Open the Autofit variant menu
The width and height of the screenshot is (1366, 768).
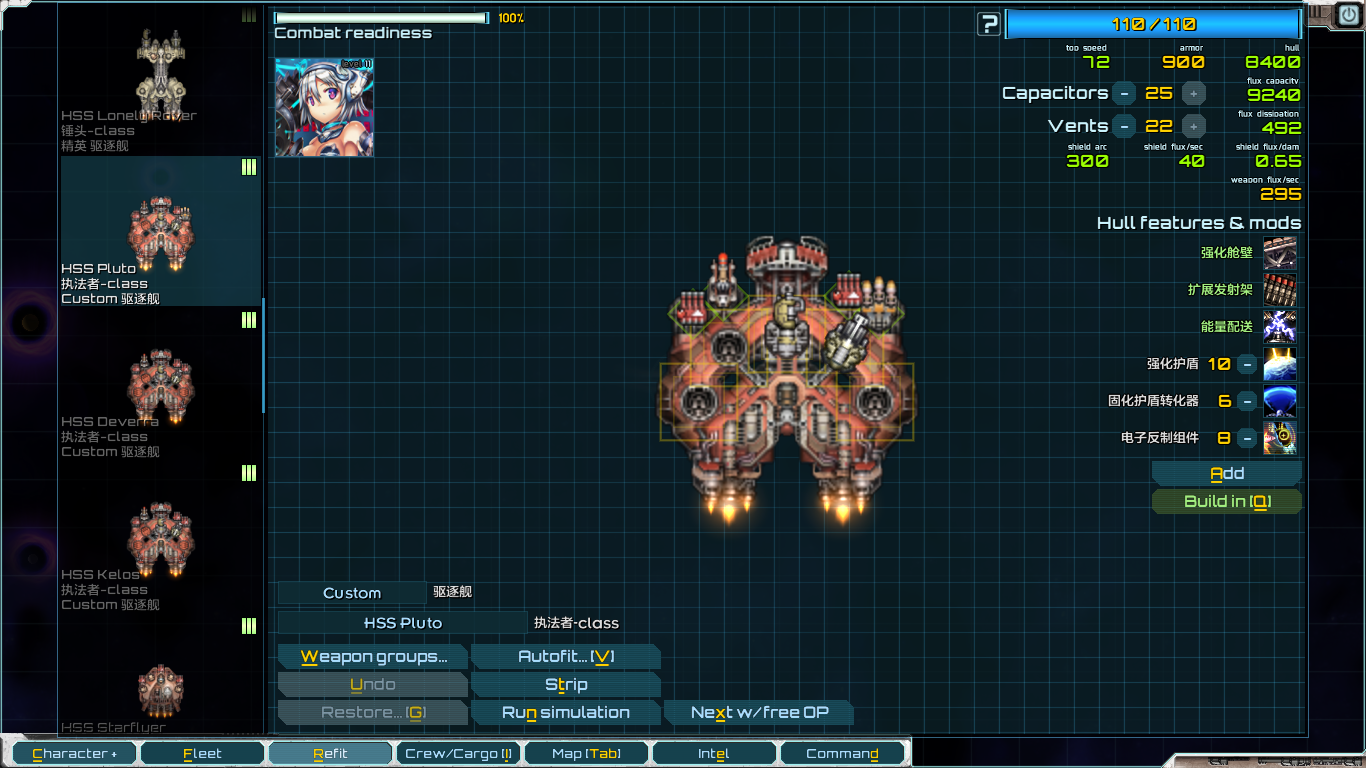pos(566,656)
